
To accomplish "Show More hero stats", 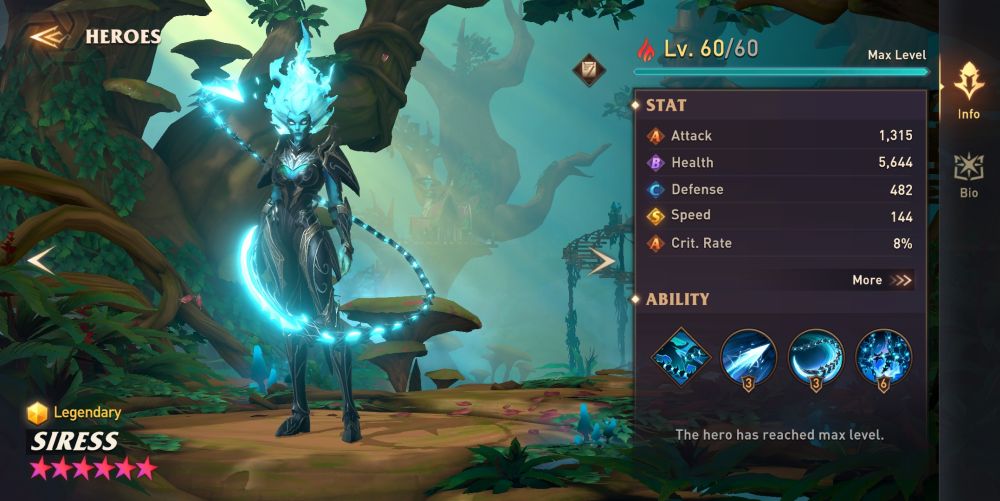I will tap(882, 280).
